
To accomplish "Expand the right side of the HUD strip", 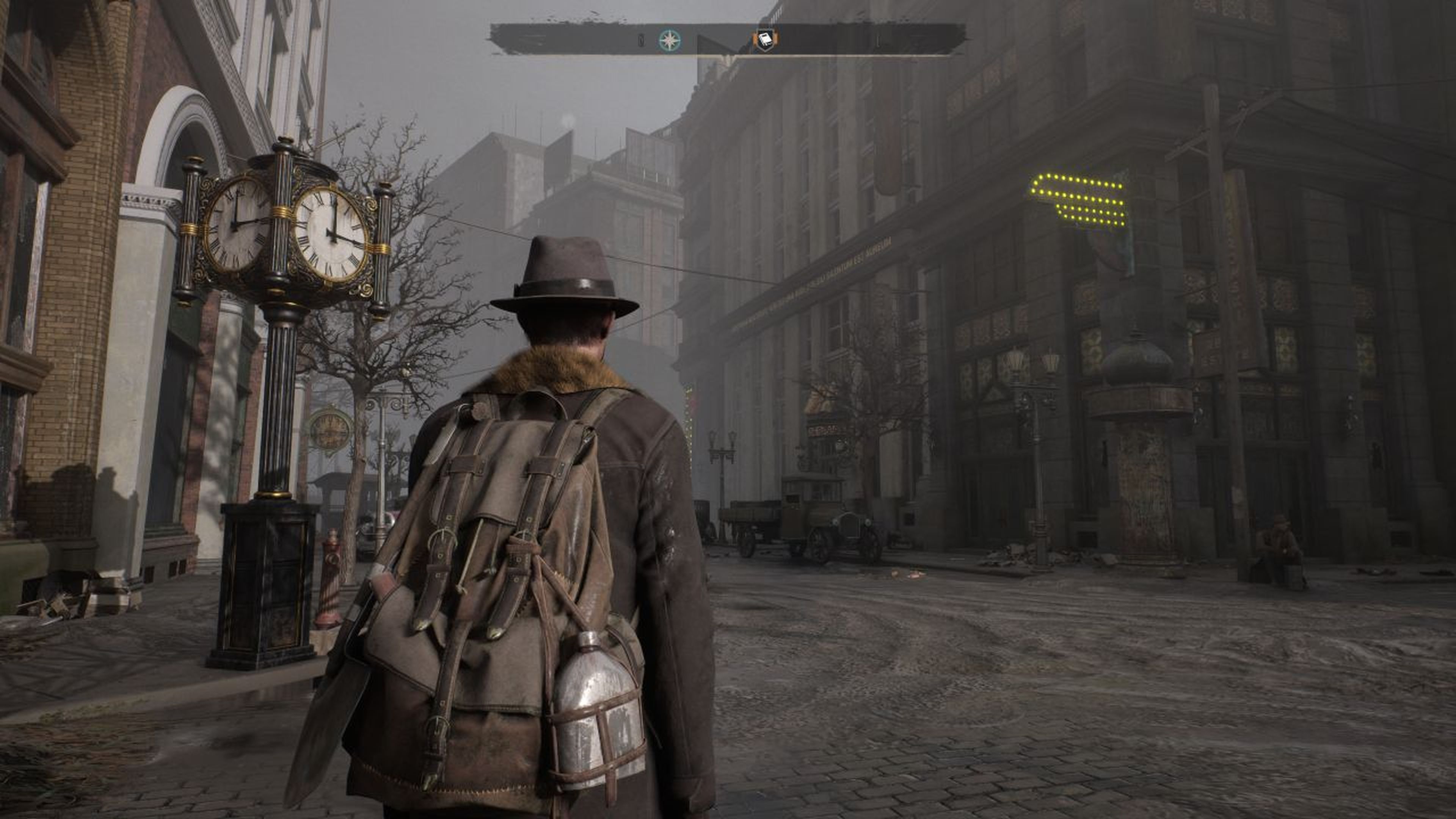I will 876,39.
